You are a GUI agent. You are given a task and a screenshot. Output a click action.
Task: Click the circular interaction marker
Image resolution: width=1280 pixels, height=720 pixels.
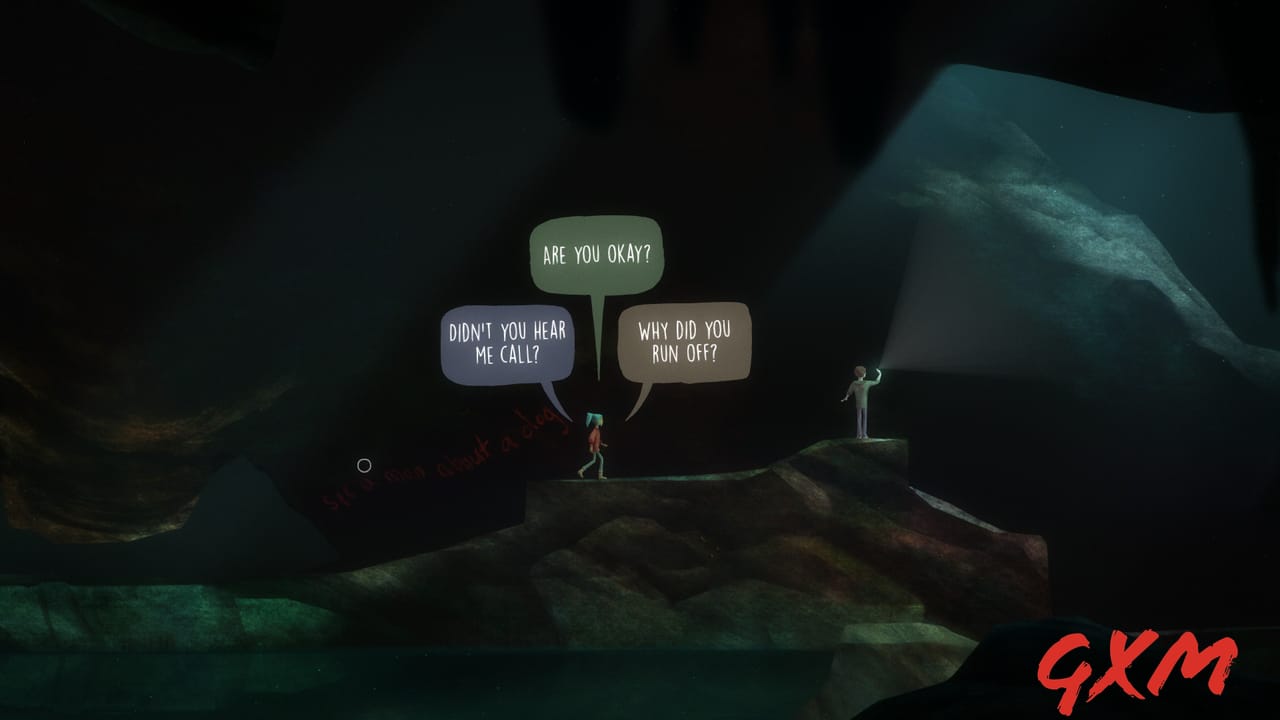coord(364,464)
